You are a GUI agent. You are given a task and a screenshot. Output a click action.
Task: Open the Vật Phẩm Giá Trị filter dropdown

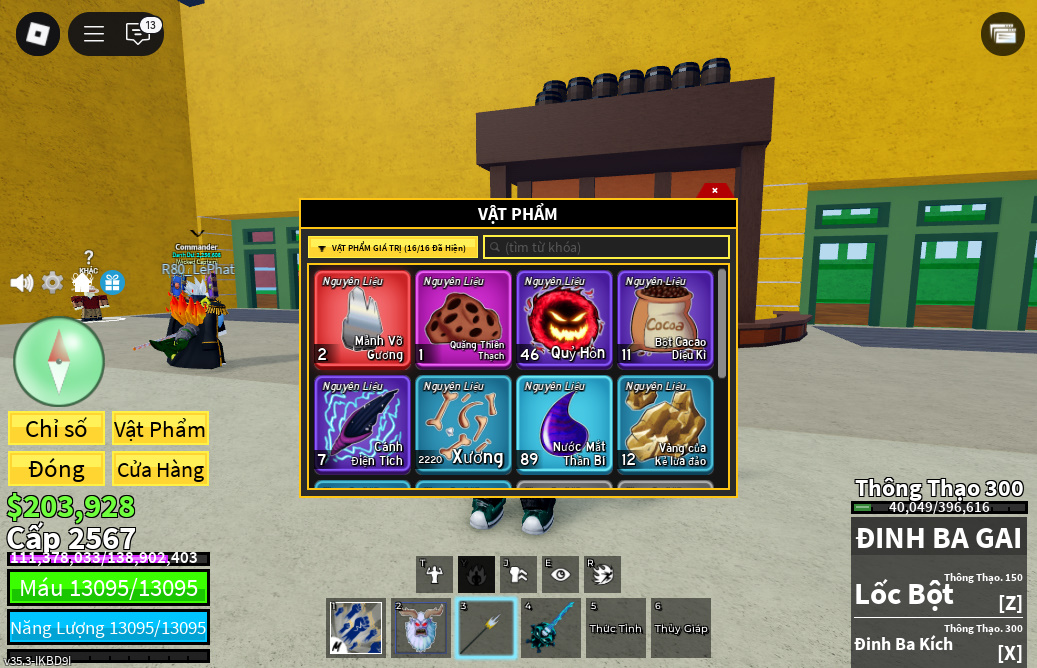click(392, 248)
